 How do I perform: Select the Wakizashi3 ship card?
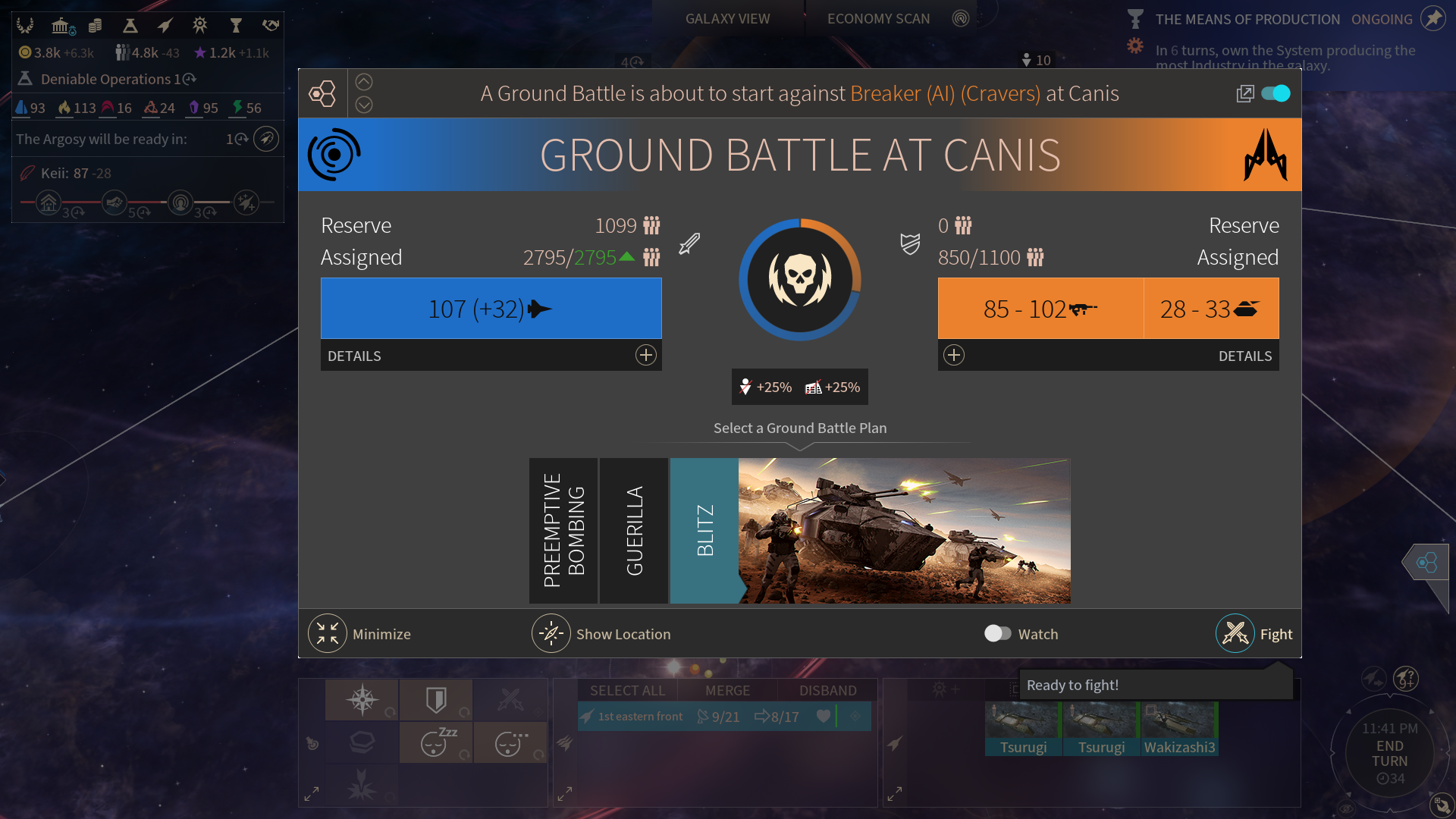tap(1179, 730)
